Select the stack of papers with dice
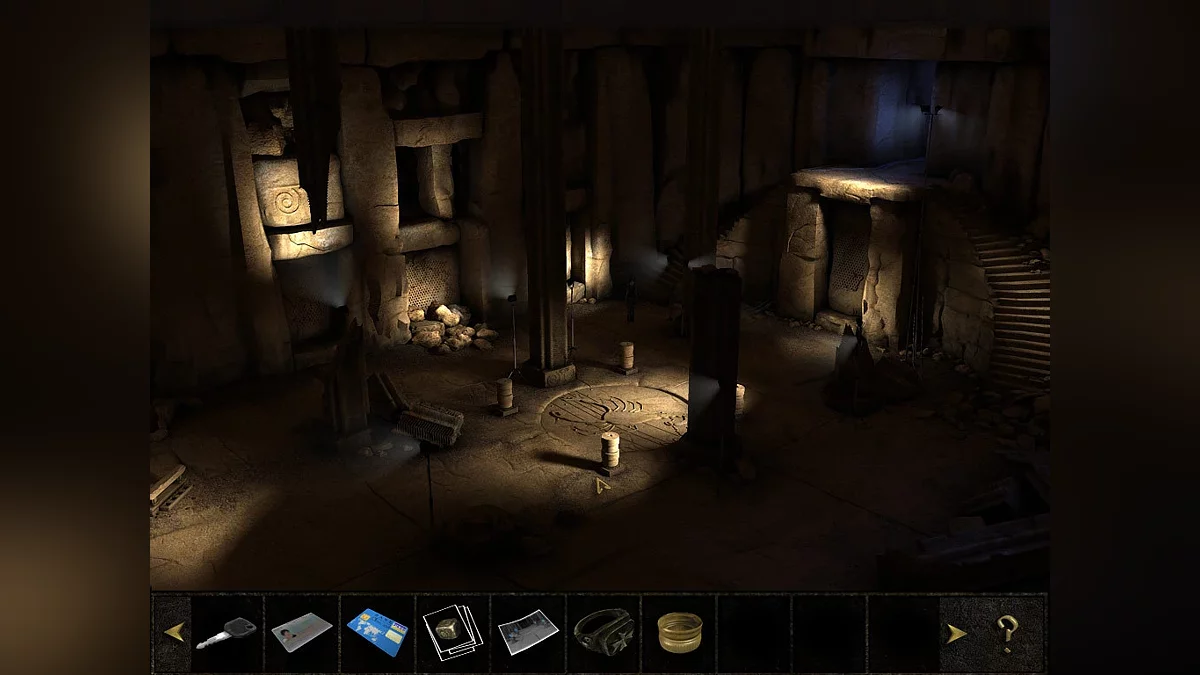 (453, 632)
